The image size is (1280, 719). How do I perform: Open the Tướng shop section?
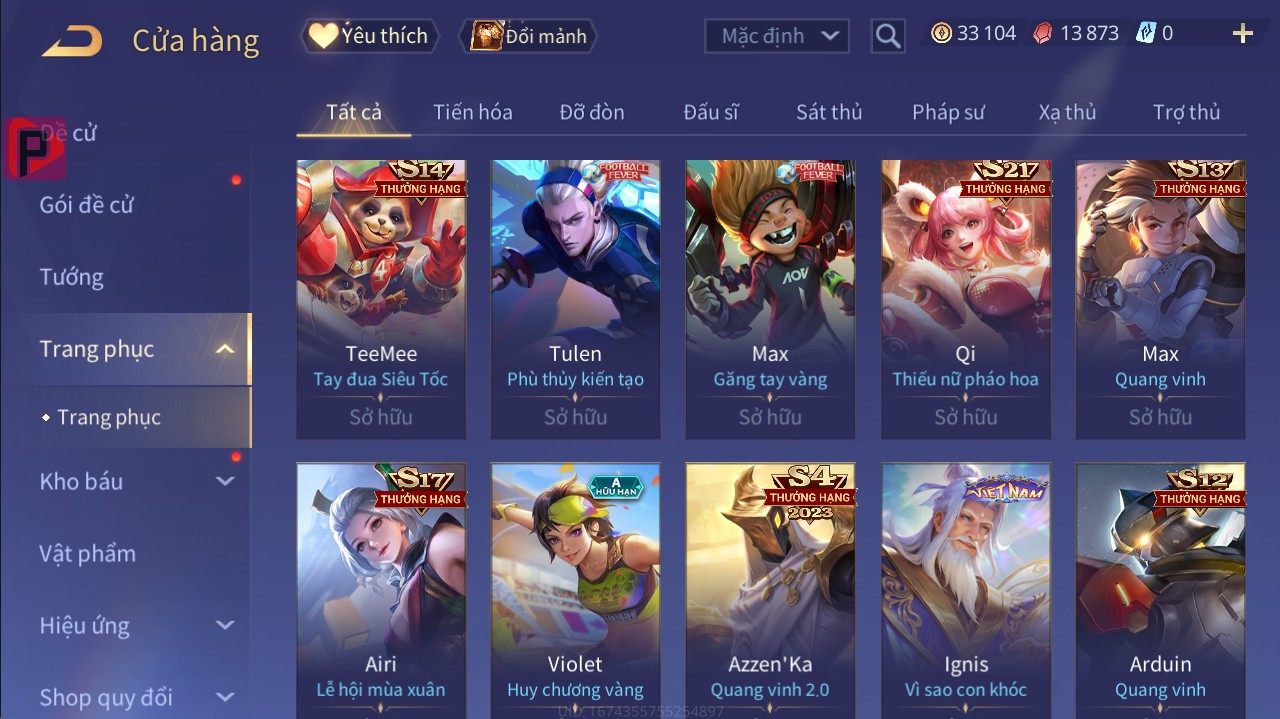click(x=72, y=277)
